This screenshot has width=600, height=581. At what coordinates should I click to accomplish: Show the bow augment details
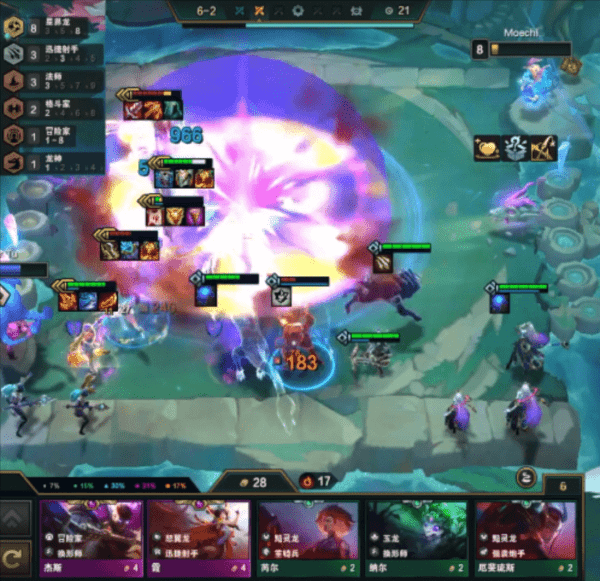click(543, 148)
